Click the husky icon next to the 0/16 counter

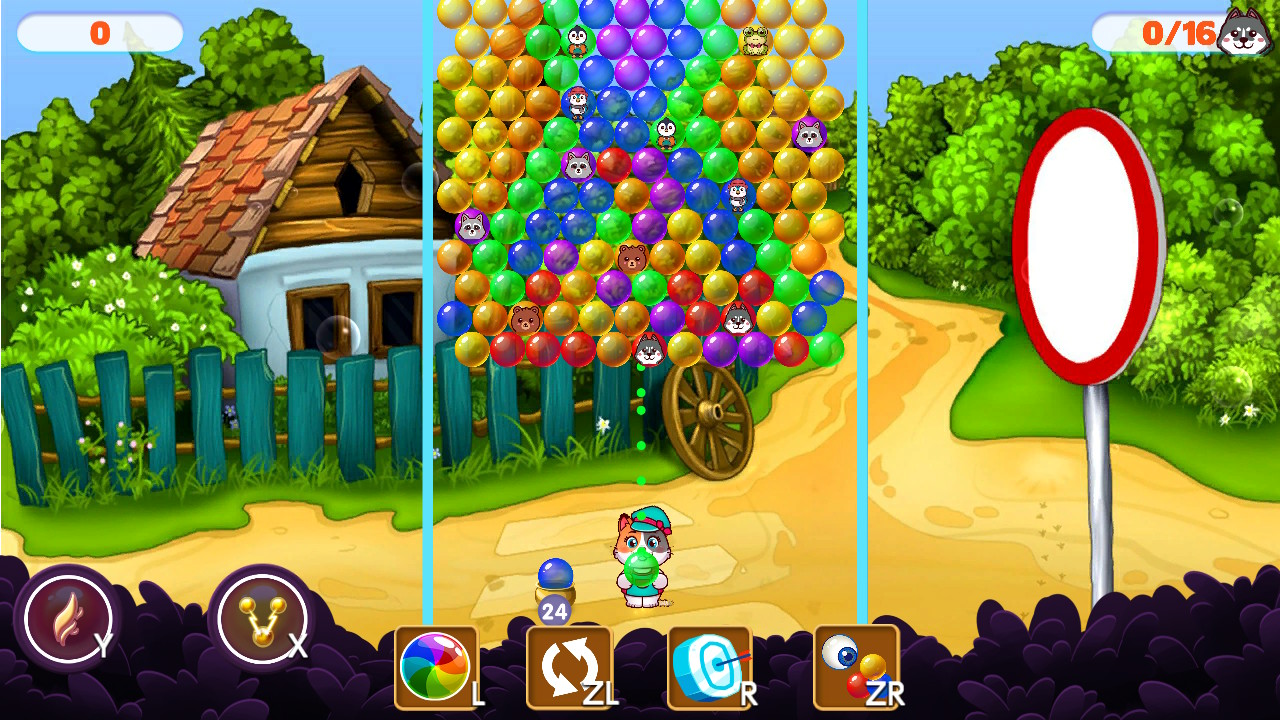click(1246, 33)
